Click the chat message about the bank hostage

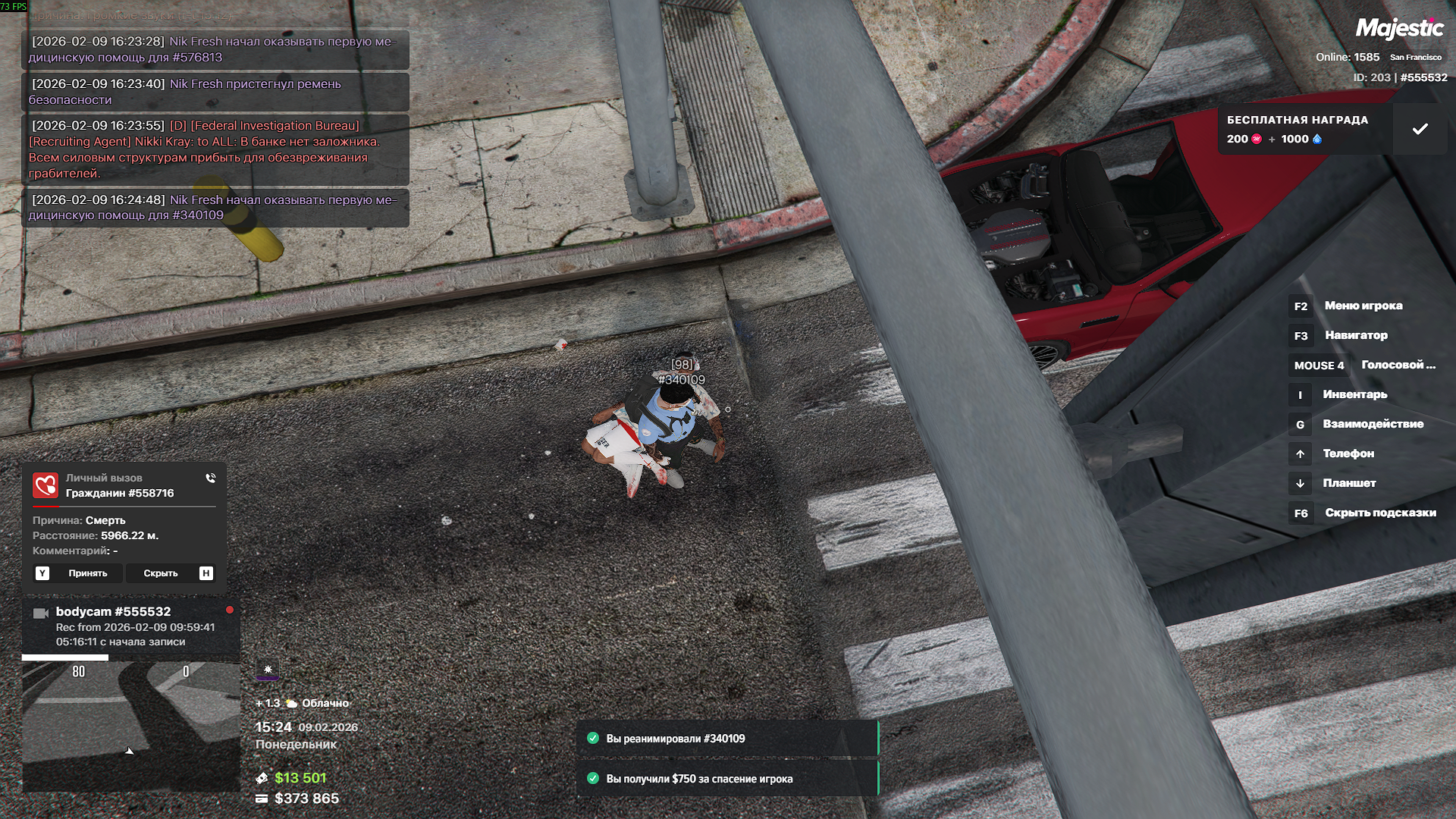pos(215,149)
